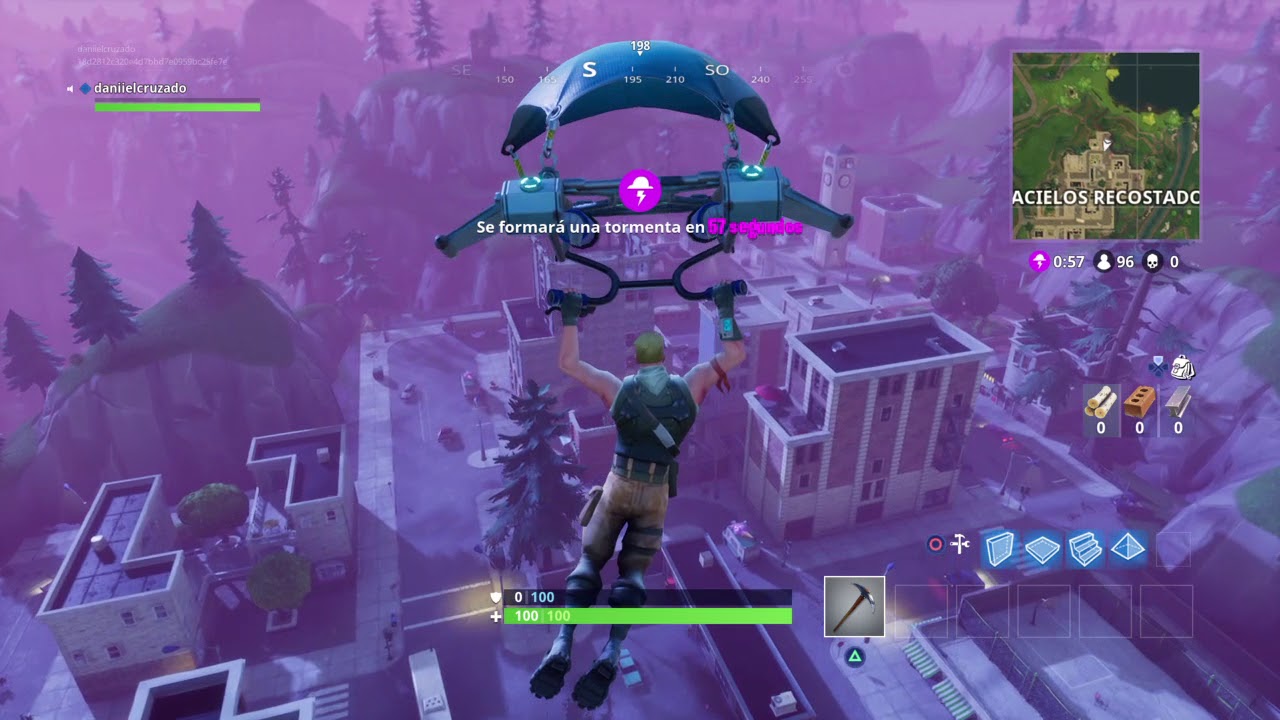The width and height of the screenshot is (1280, 720).
Task: Toggle the shield indicator above the health bar
Action: coord(494,597)
